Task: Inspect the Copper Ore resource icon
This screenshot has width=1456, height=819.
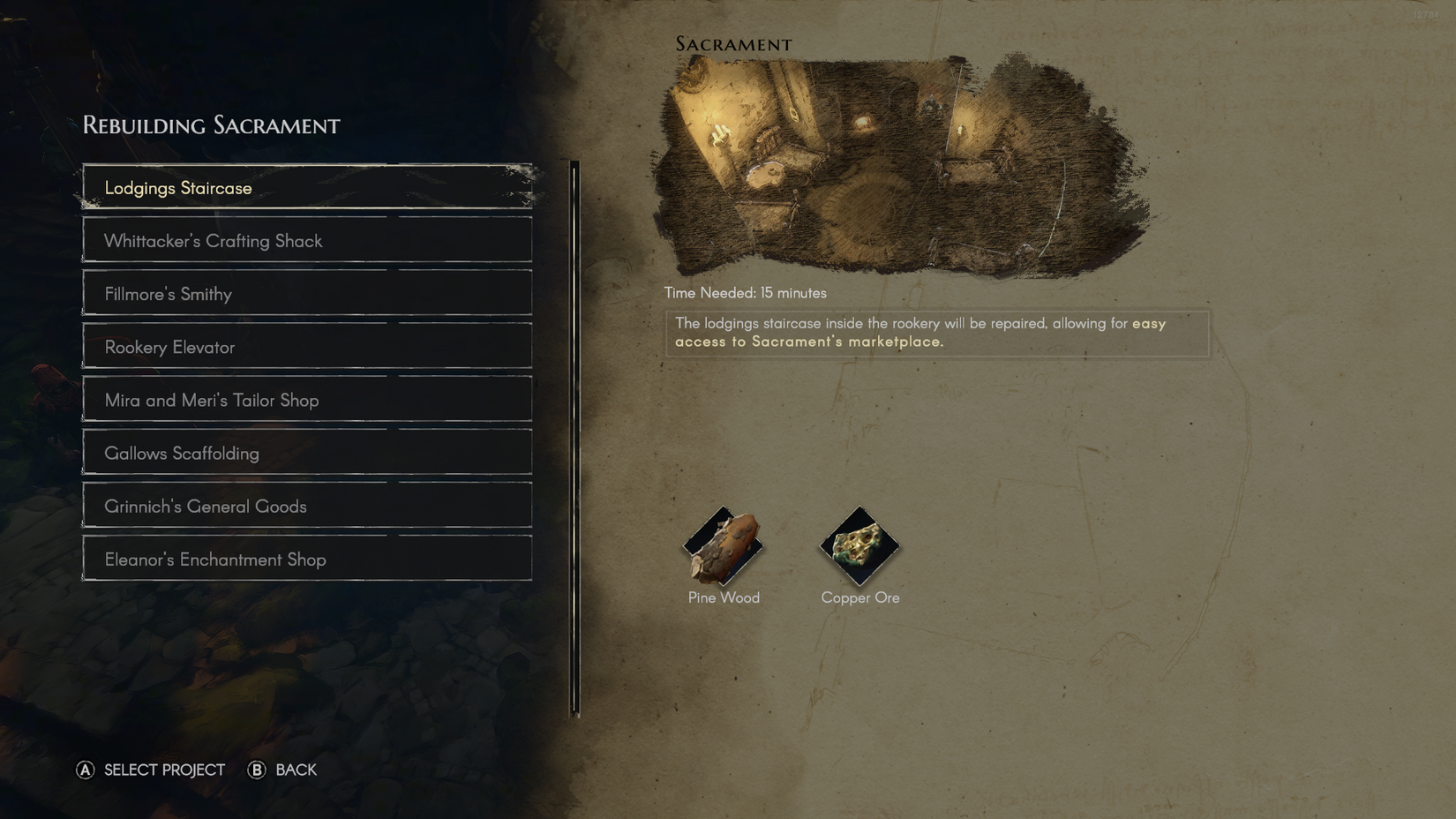Action: tap(859, 546)
